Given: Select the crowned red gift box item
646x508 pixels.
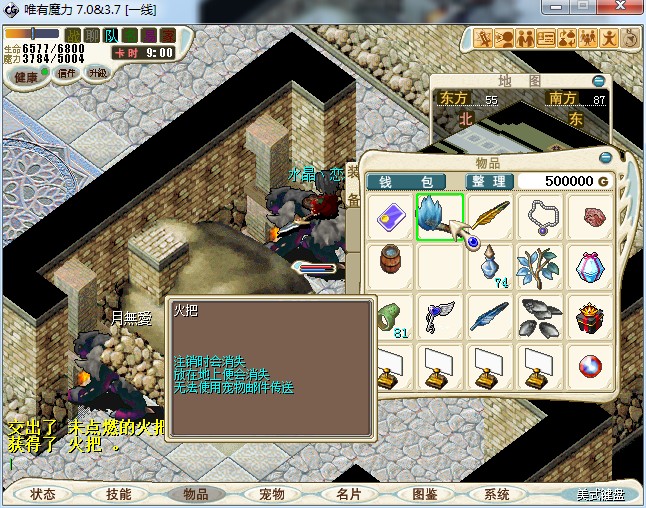Looking at the screenshot, I should (x=590, y=318).
